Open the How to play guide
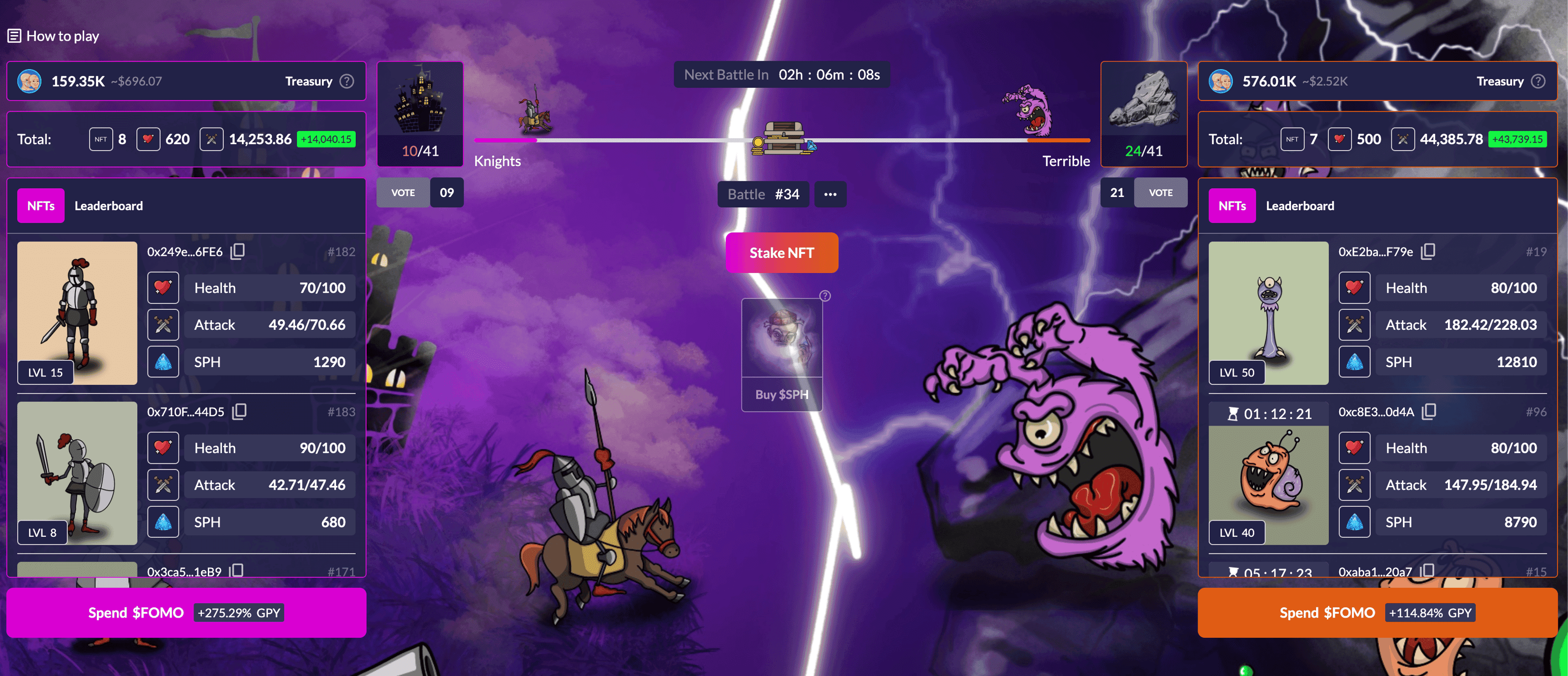The image size is (1568, 676). (53, 36)
